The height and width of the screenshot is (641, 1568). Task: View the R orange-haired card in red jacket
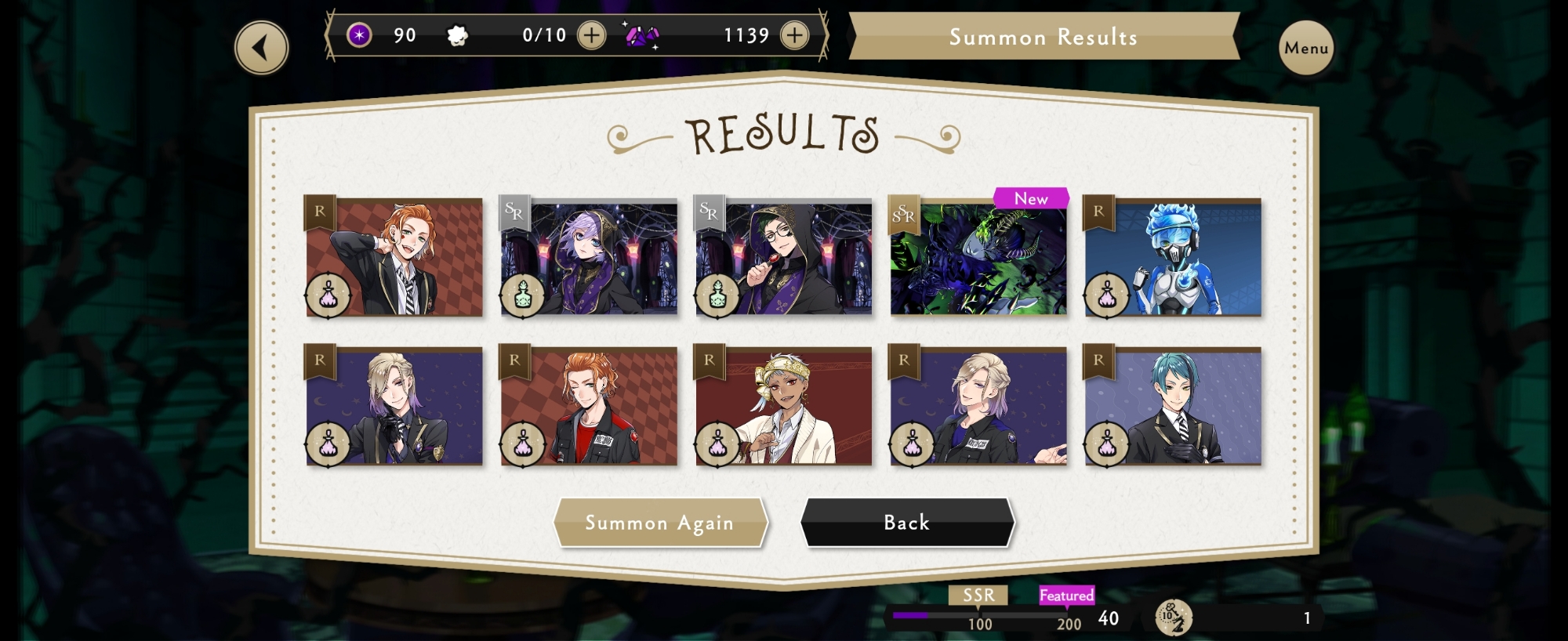click(x=589, y=406)
